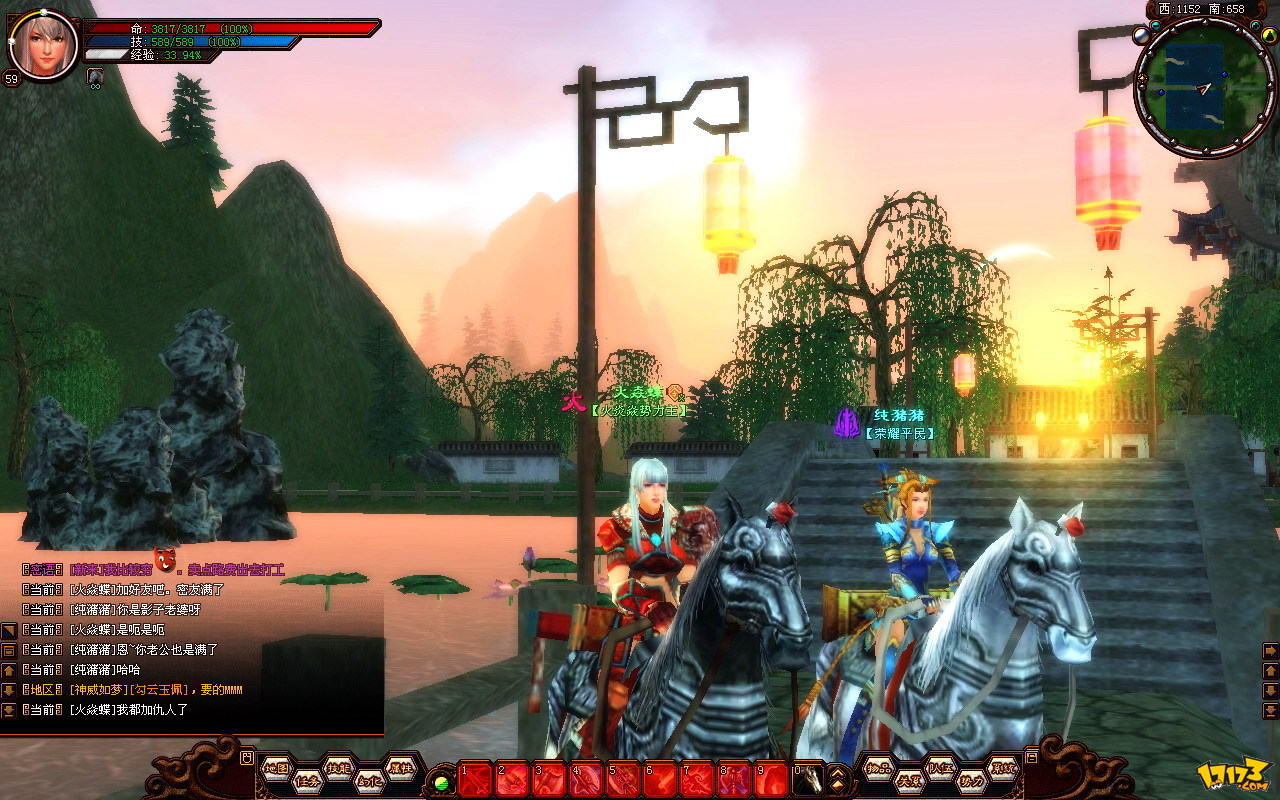This screenshot has height=800, width=1280.
Task: Open the 队伍 (Team) panel
Action: click(940, 767)
